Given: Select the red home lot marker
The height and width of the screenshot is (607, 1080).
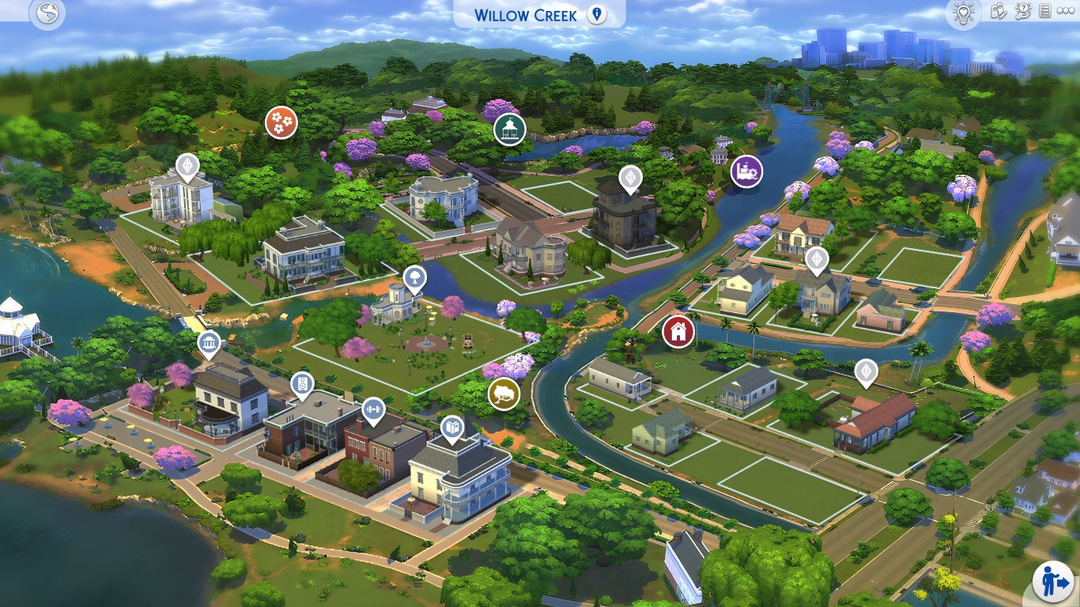Looking at the screenshot, I should (x=678, y=331).
